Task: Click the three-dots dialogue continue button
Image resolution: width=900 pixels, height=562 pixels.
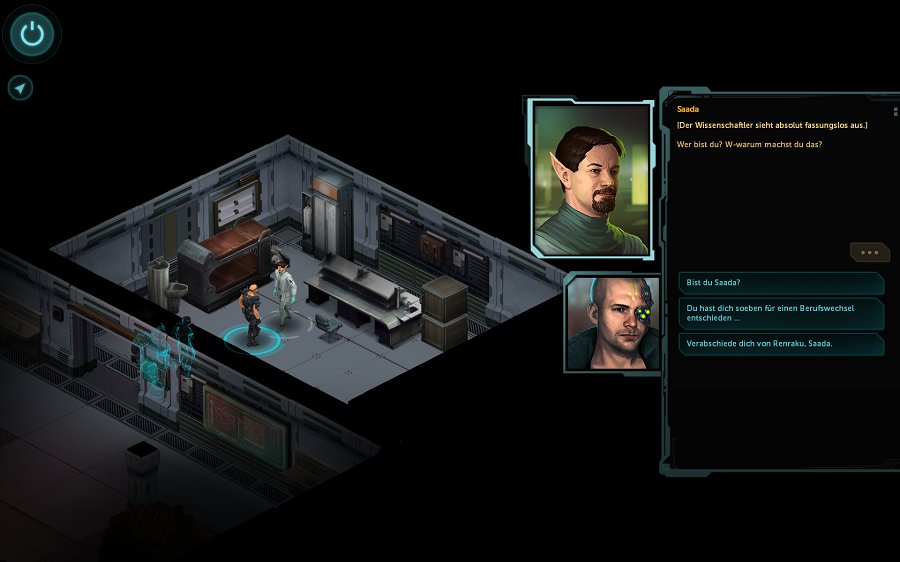Action: 868,252
